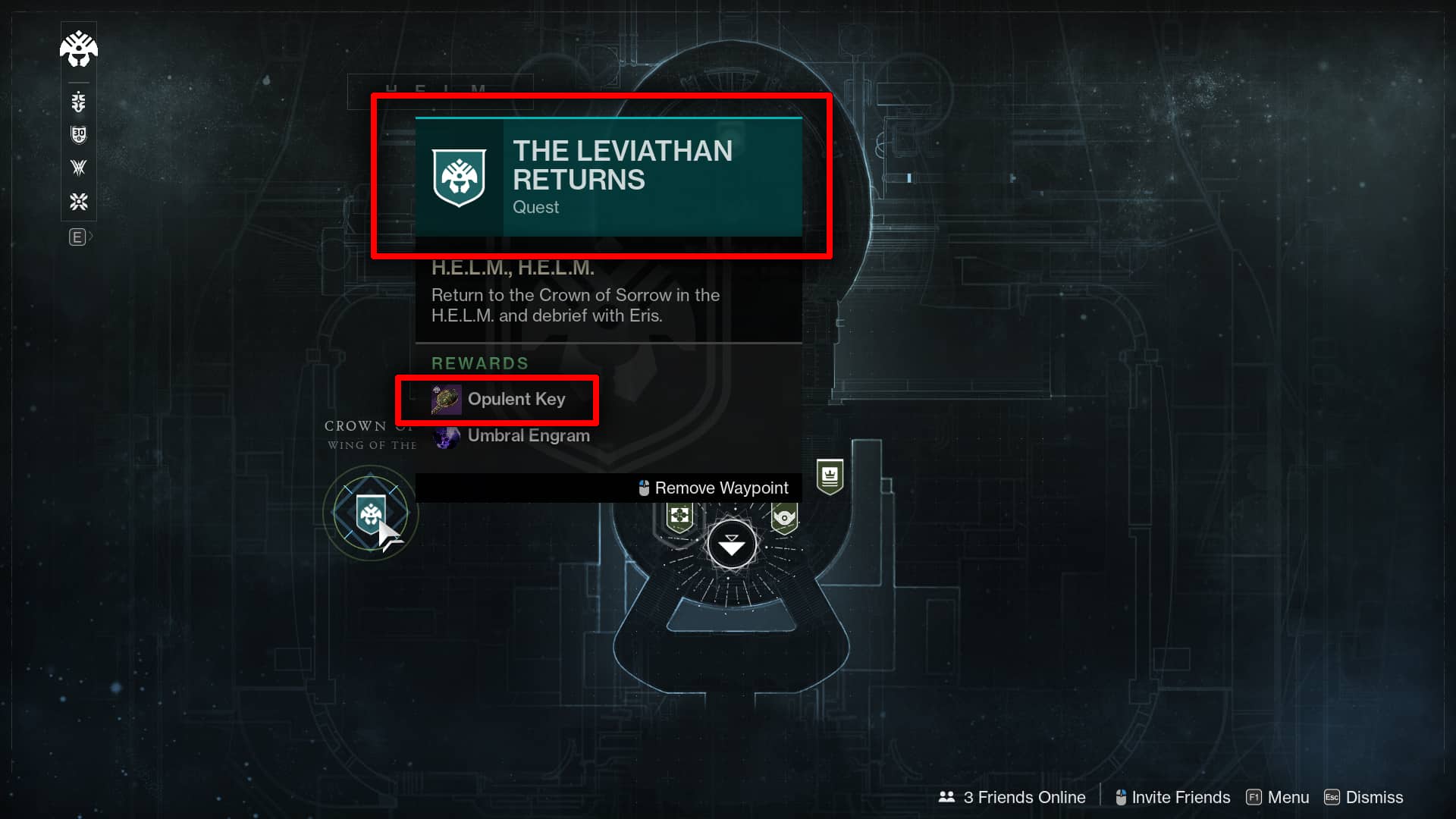Image resolution: width=1456 pixels, height=819 pixels.
Task: Click the quest shield icon inside the banner
Action: (458, 176)
